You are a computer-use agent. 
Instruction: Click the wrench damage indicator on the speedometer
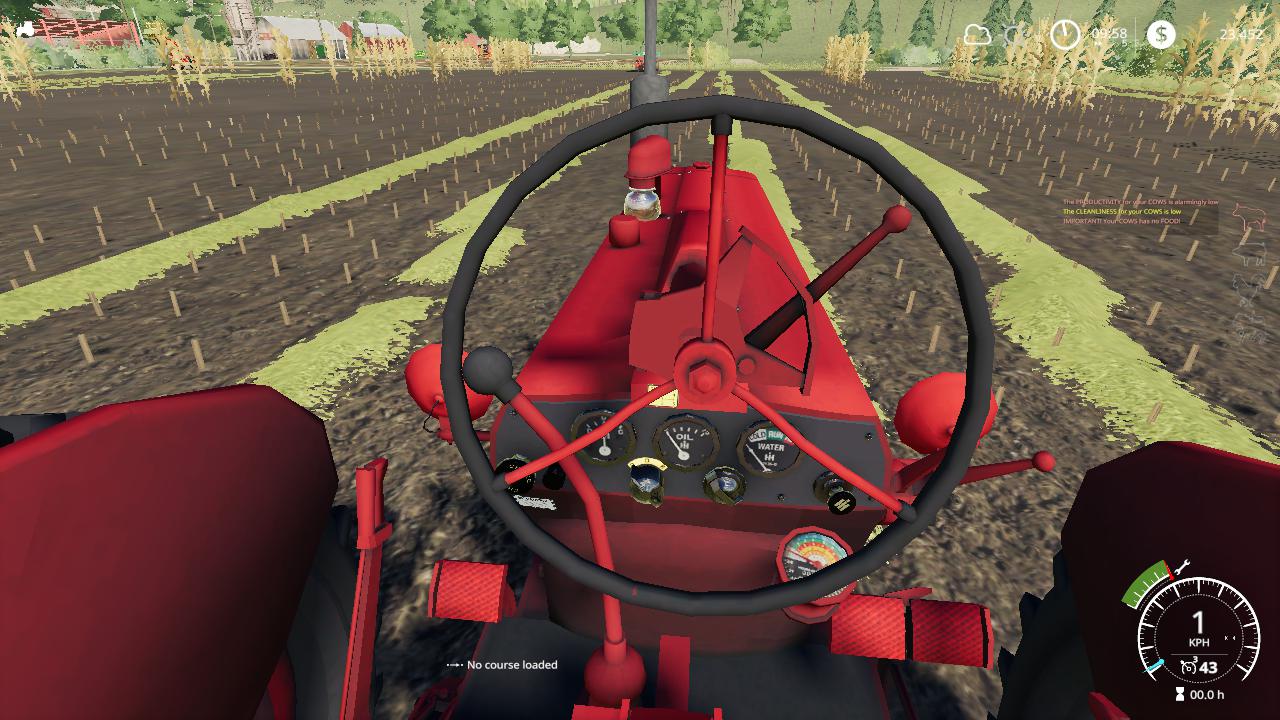tap(1182, 566)
